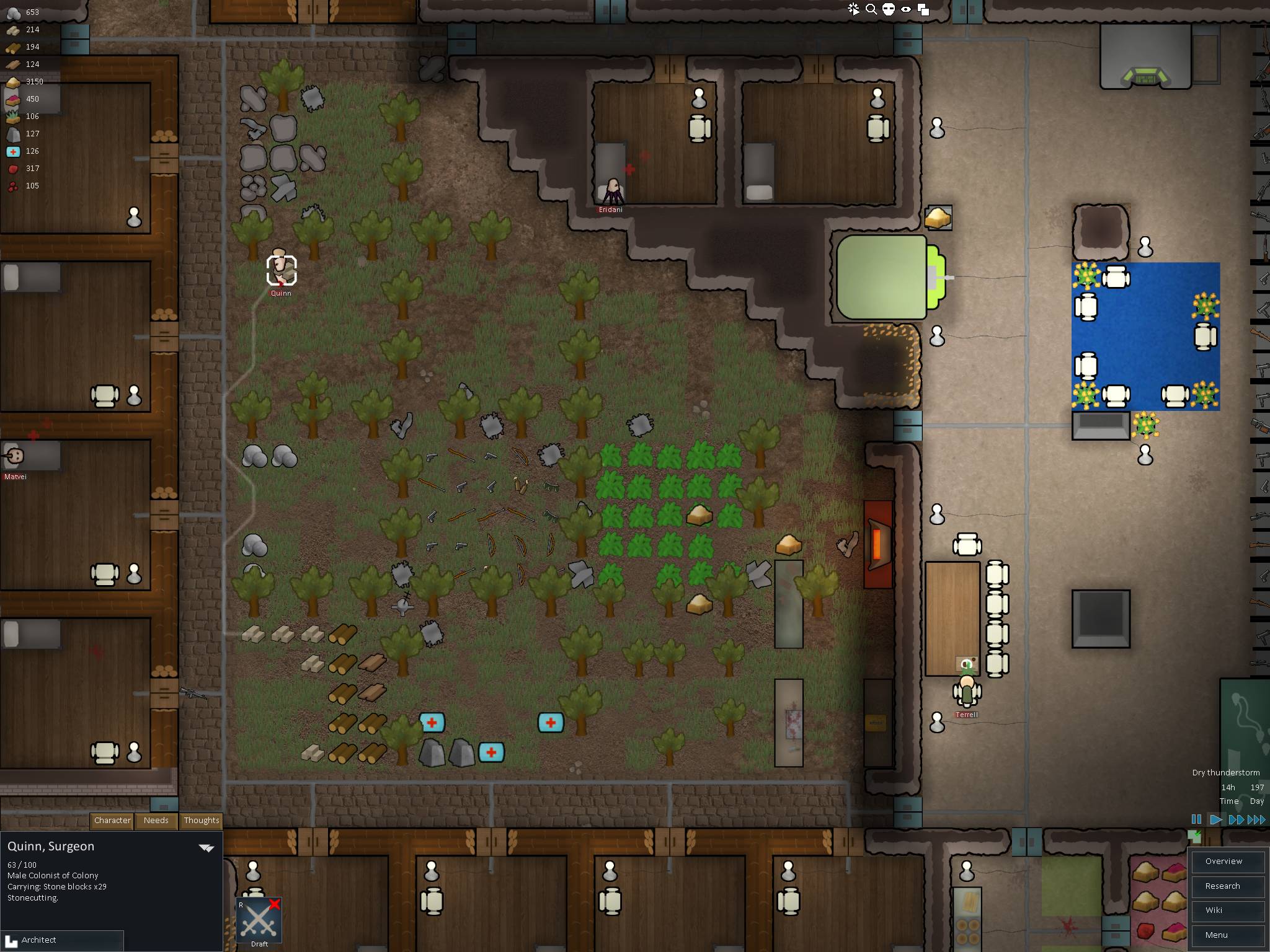Click the green-checked squares icon near speed controls
This screenshot has width=1270, height=952.
(x=1194, y=837)
